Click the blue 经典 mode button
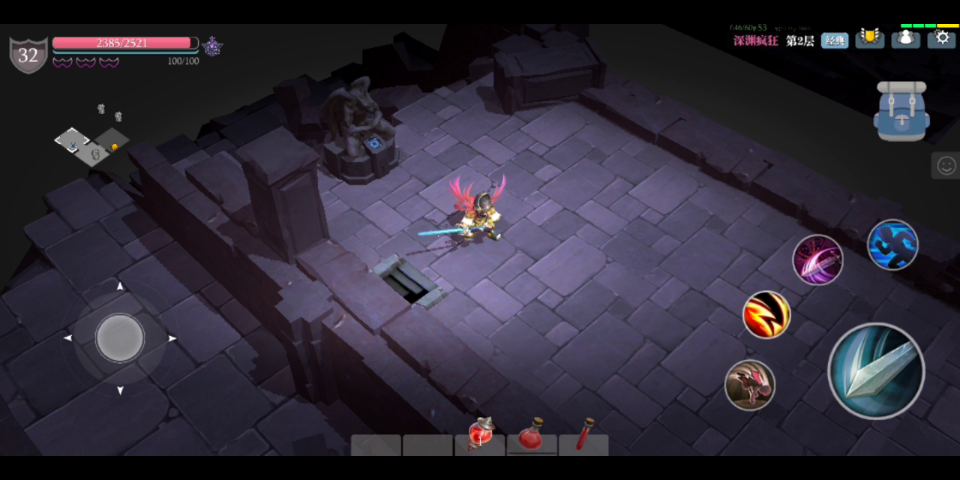 [835, 41]
